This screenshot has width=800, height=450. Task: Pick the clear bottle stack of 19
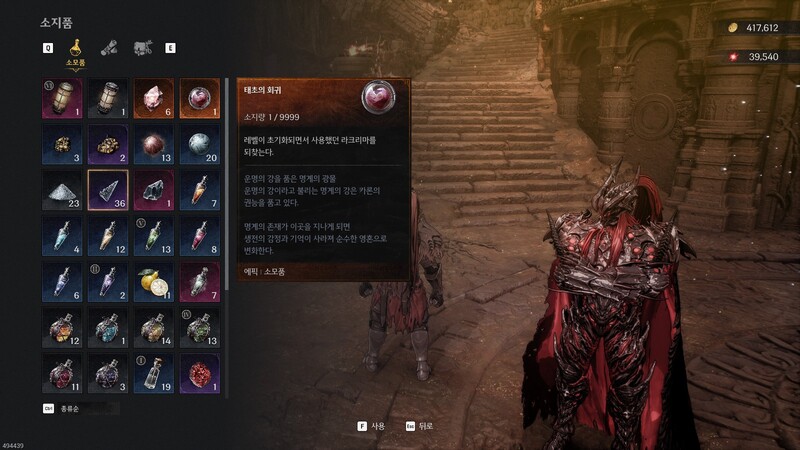tap(153, 372)
